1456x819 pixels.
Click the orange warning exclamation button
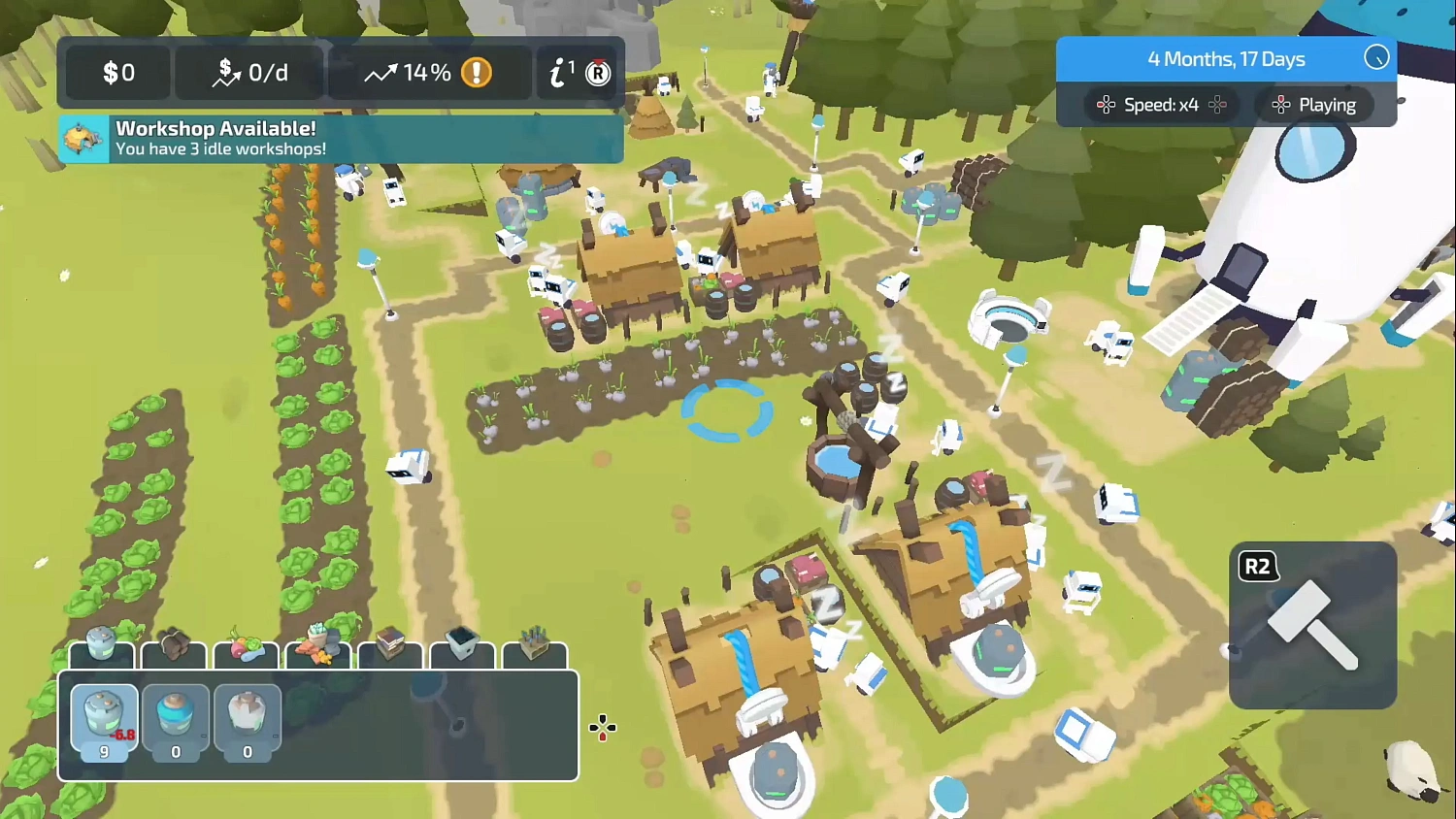pos(477,72)
